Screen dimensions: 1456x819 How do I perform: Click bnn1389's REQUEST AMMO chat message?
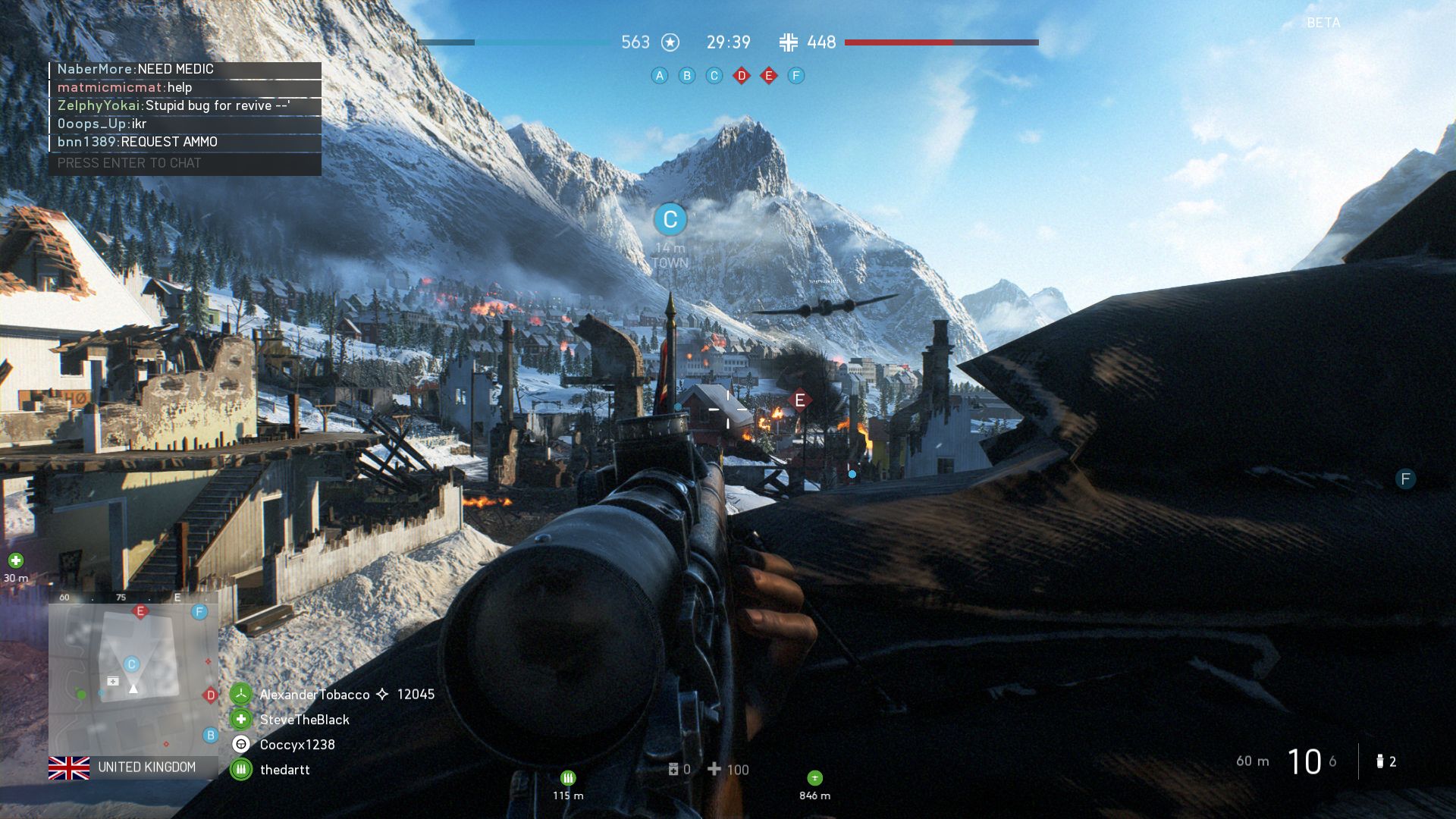[169, 142]
